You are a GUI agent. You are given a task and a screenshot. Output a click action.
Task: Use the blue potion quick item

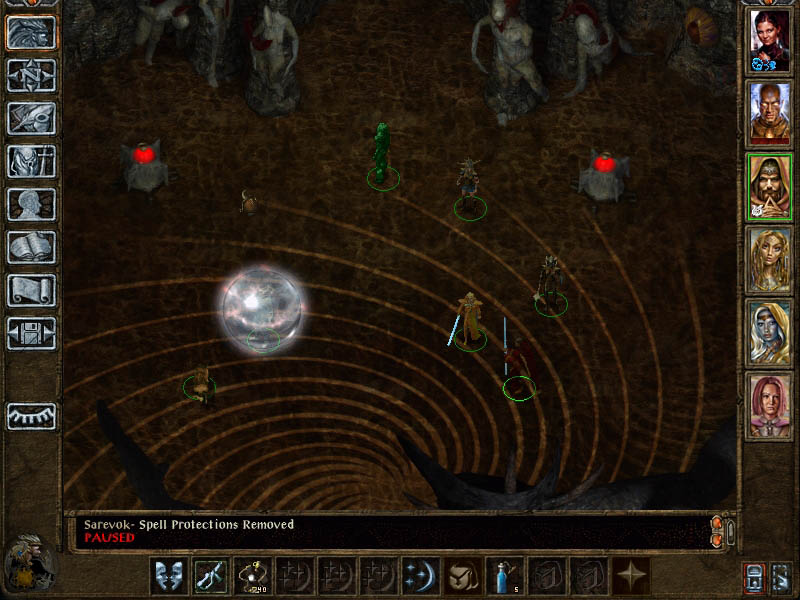tap(503, 576)
